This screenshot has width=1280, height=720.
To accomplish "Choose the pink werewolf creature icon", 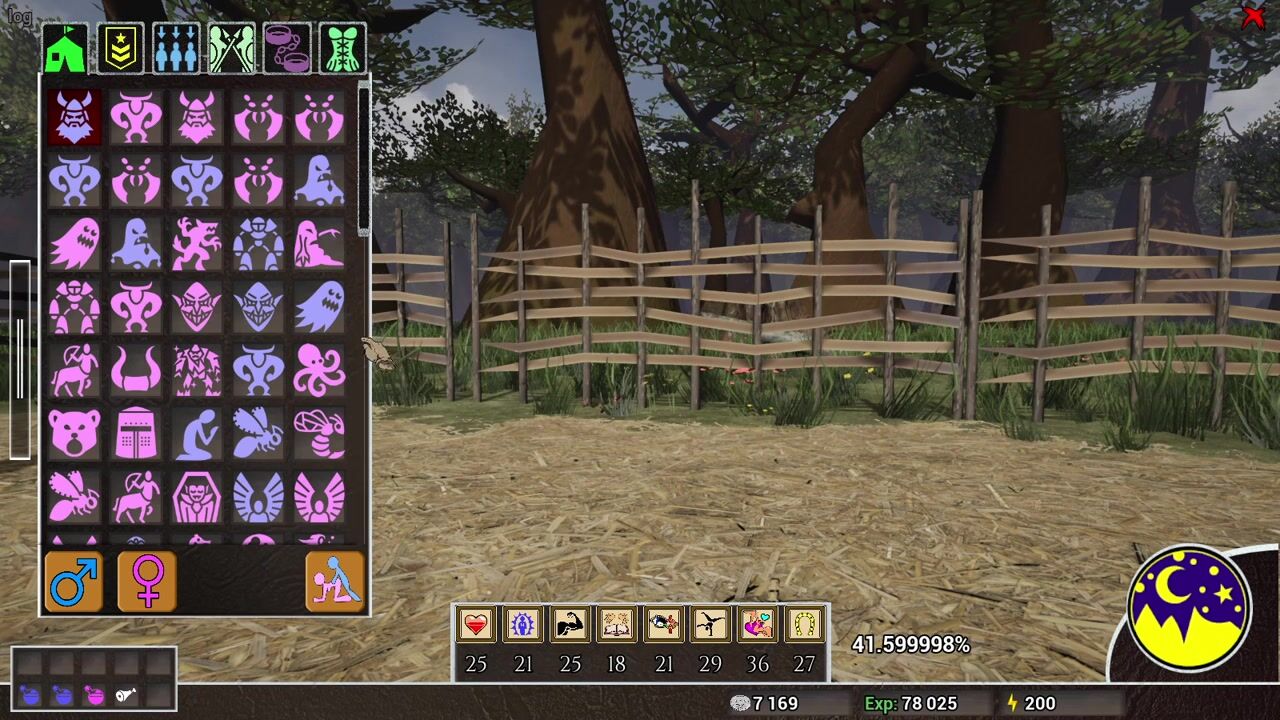I will tap(197, 244).
